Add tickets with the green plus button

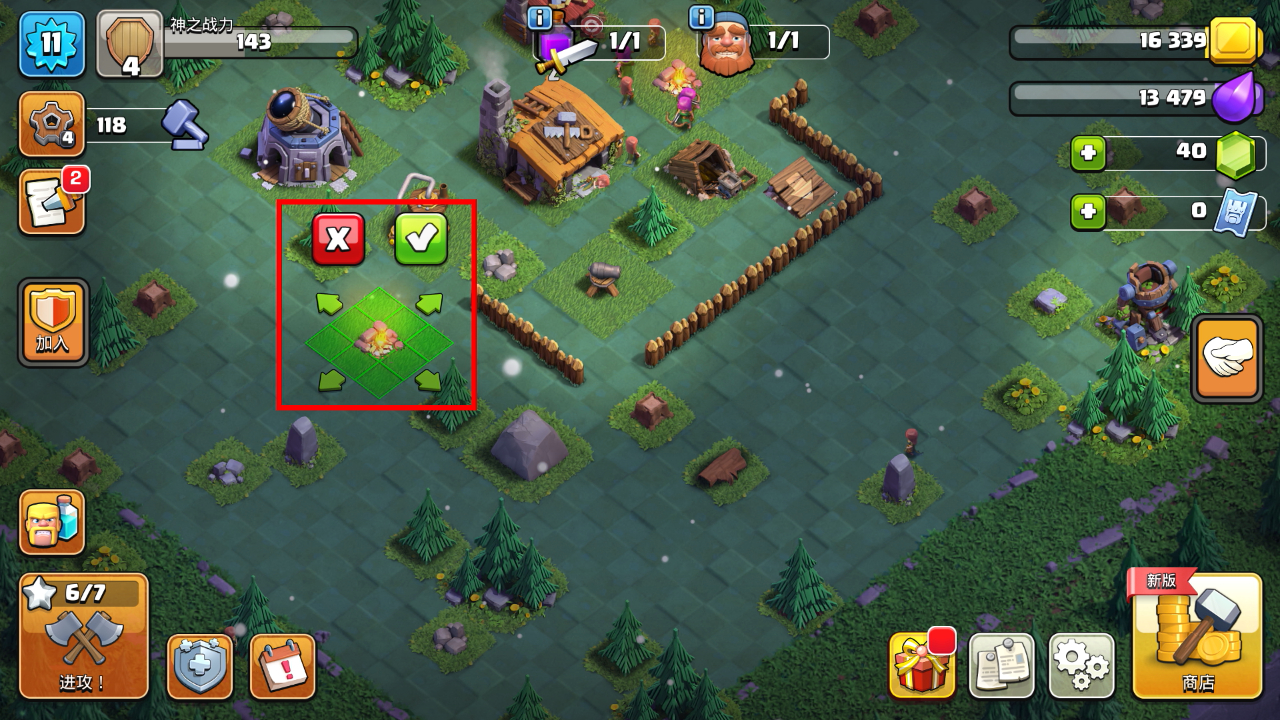click(1088, 212)
